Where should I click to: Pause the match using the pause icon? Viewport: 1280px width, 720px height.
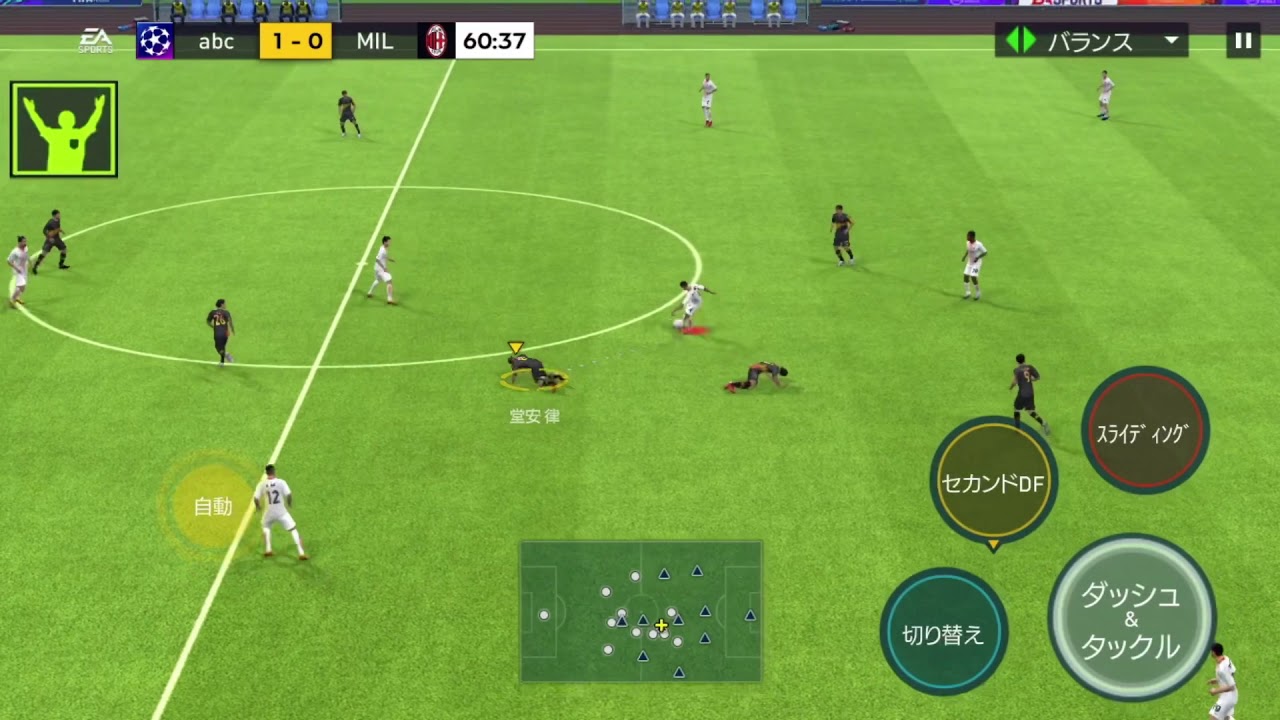click(1243, 41)
